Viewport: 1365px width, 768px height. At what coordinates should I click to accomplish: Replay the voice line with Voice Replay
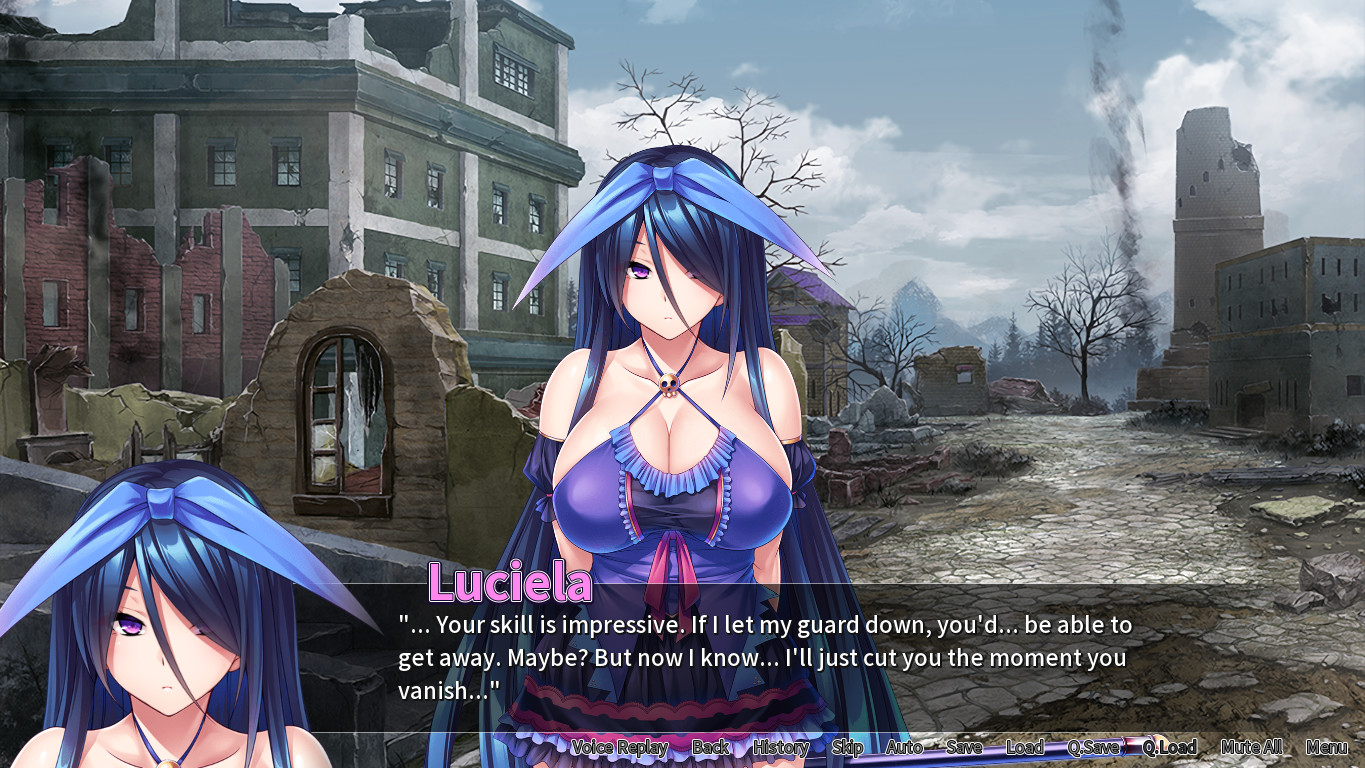(619, 747)
